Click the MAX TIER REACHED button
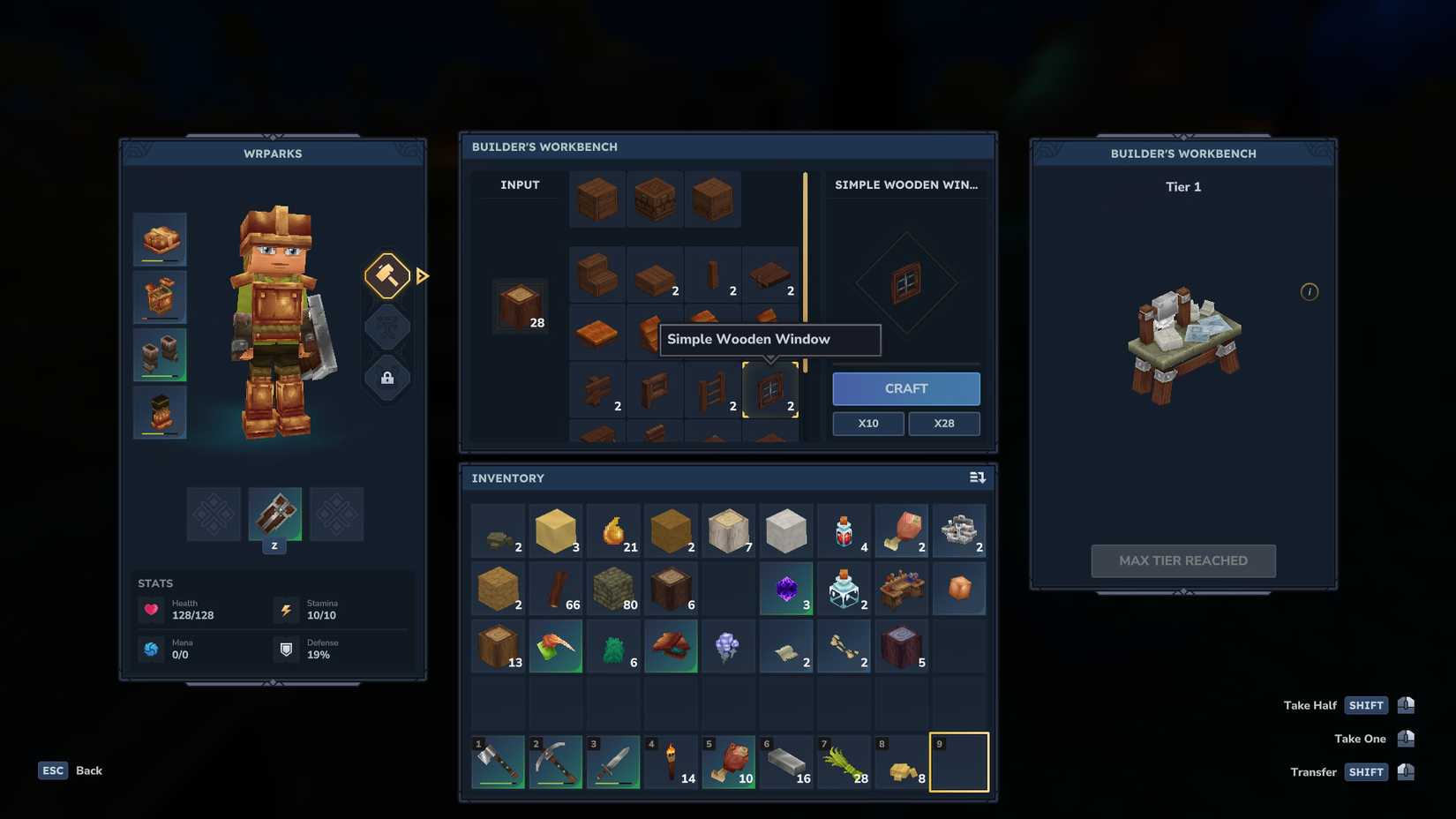 [1182, 560]
